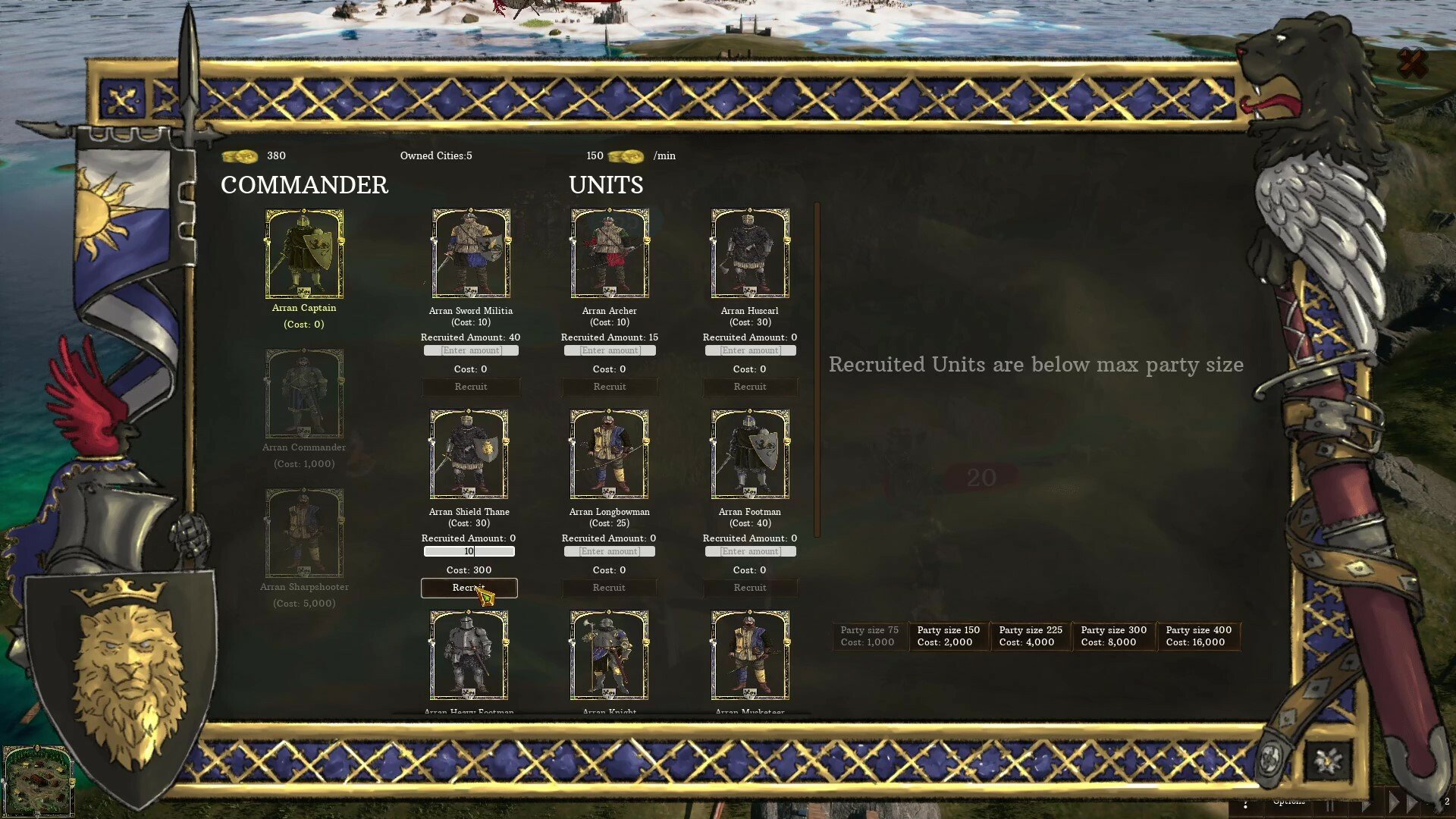Click the Arran Sword Militia amount field
Image resolution: width=1456 pixels, height=819 pixels.
(x=471, y=350)
